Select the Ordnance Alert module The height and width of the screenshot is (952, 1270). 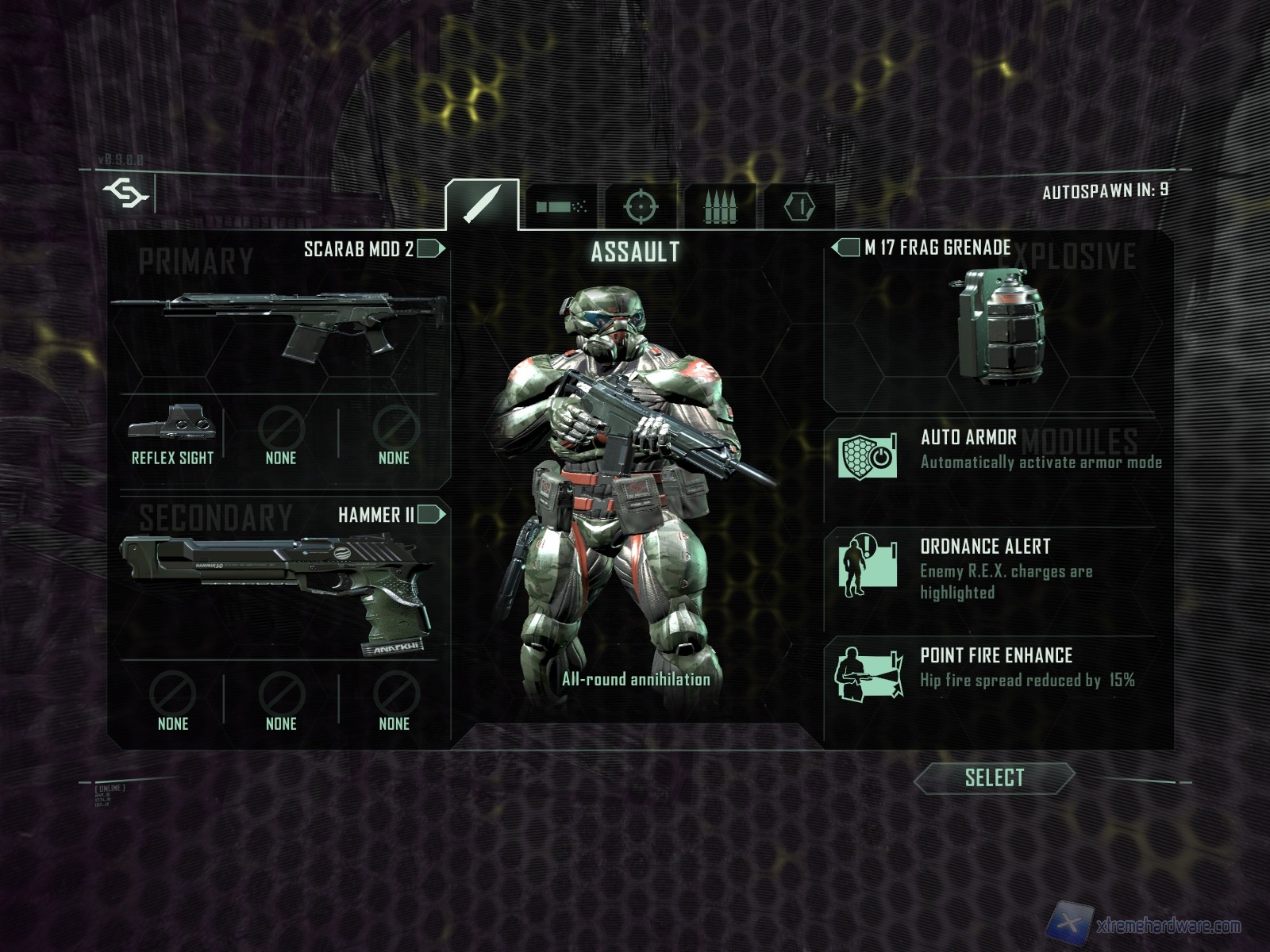[x=999, y=568]
